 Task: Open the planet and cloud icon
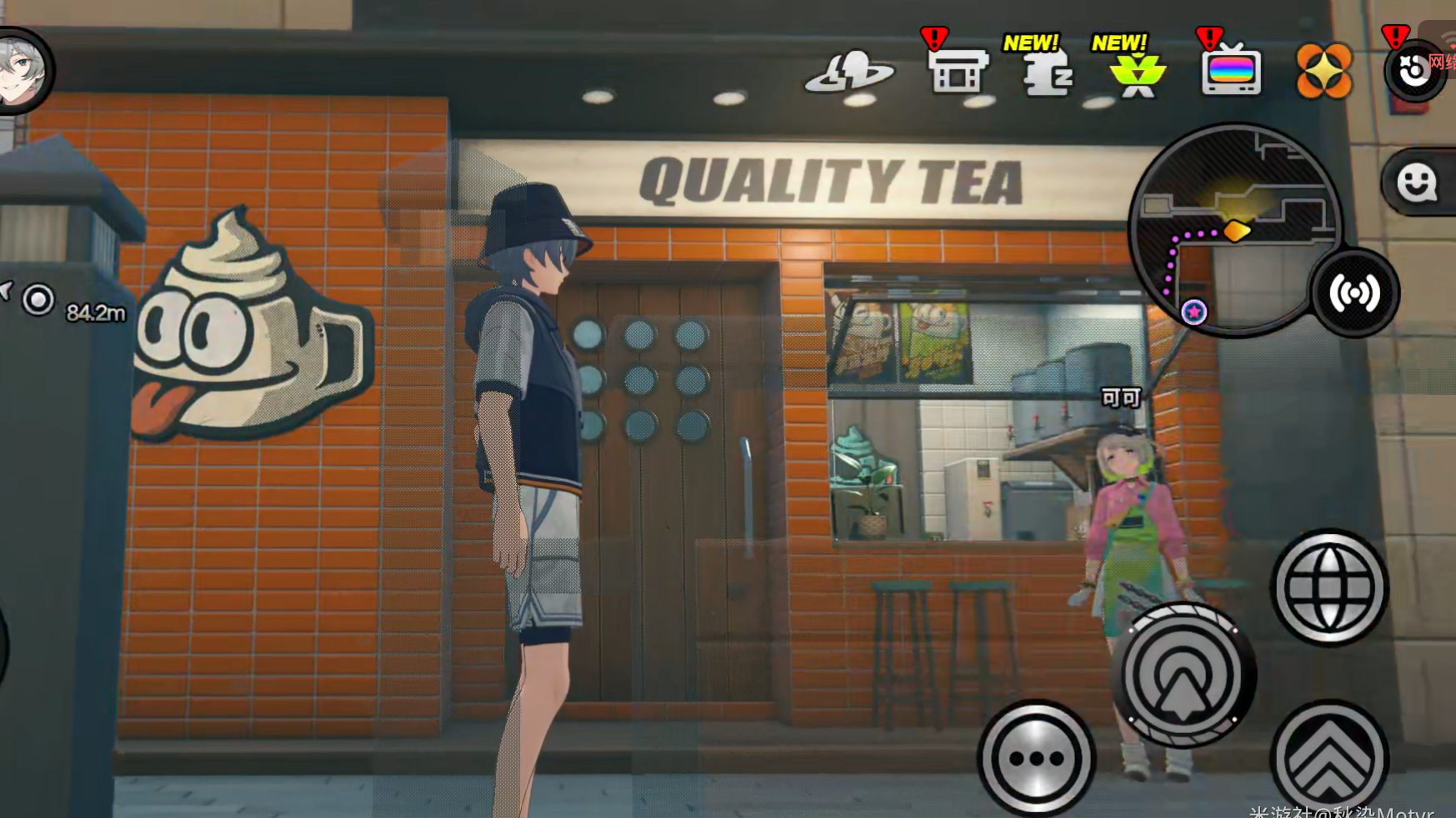coord(849,72)
